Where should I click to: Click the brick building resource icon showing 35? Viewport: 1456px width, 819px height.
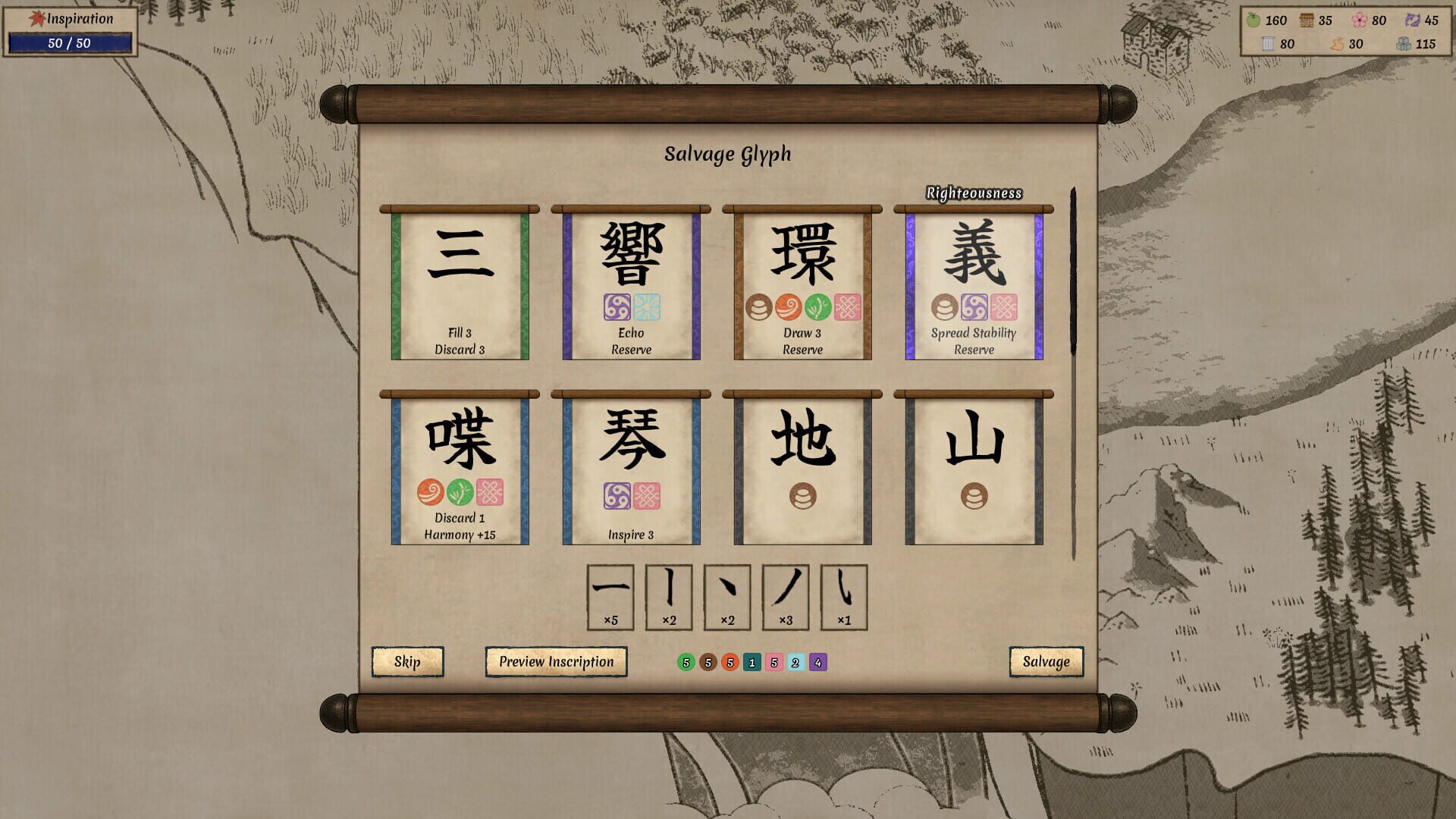tap(1306, 20)
